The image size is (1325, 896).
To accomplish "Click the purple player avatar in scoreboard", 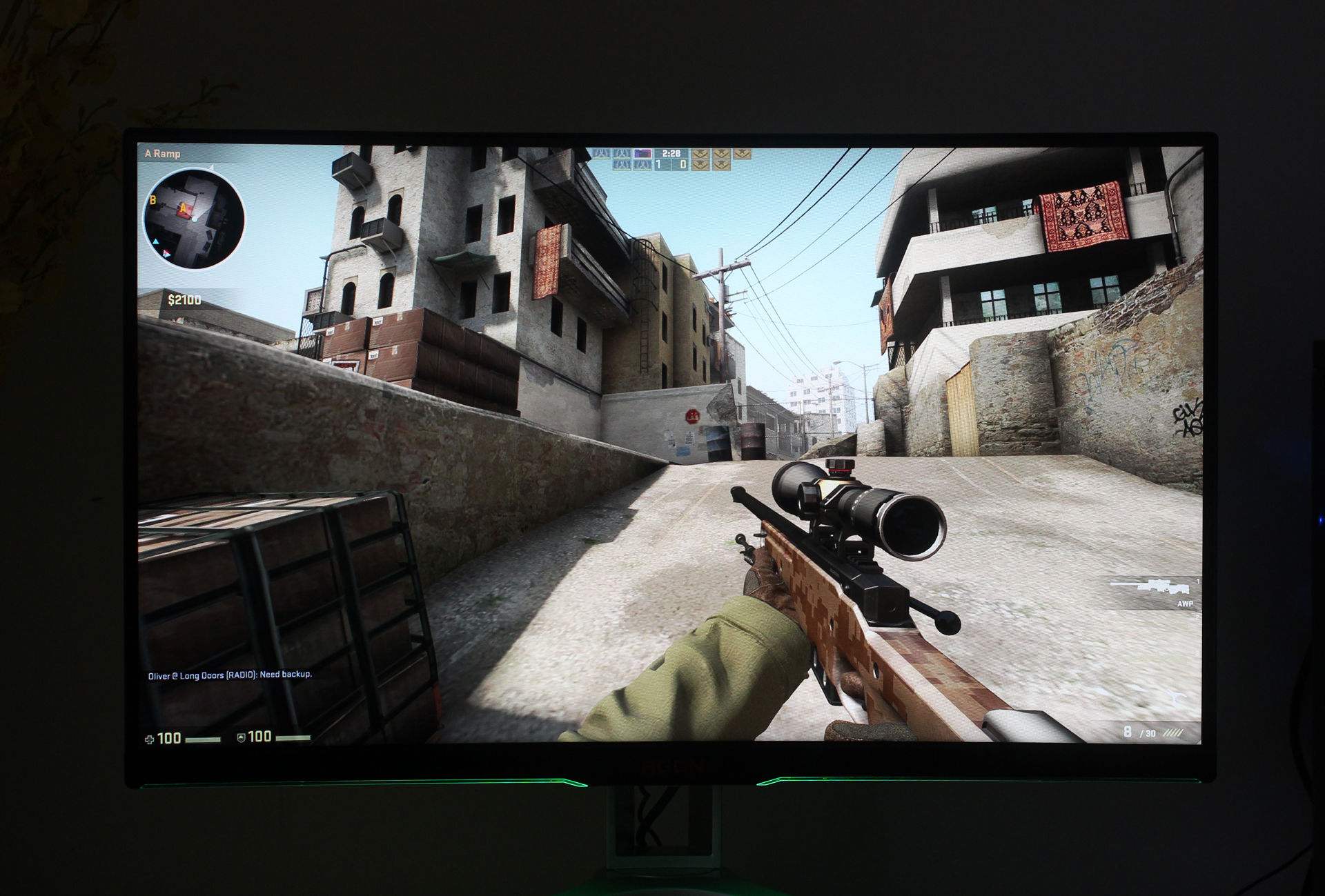I will pos(642,153).
